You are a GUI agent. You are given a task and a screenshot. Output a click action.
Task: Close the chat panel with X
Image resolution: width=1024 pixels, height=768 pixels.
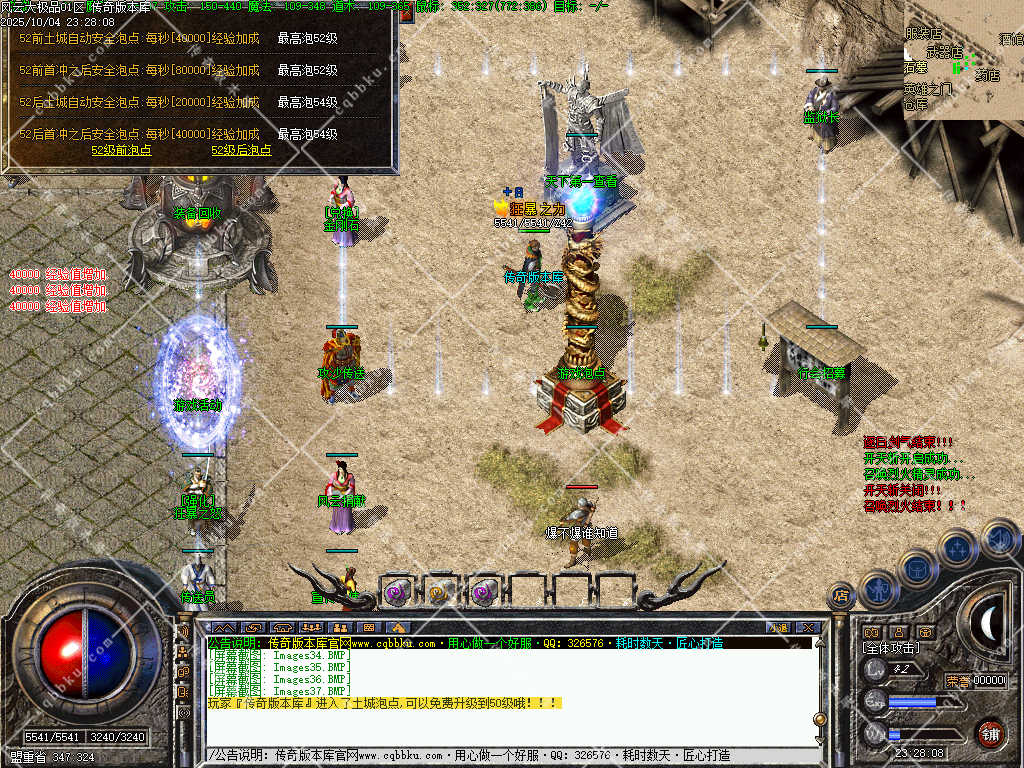809,627
